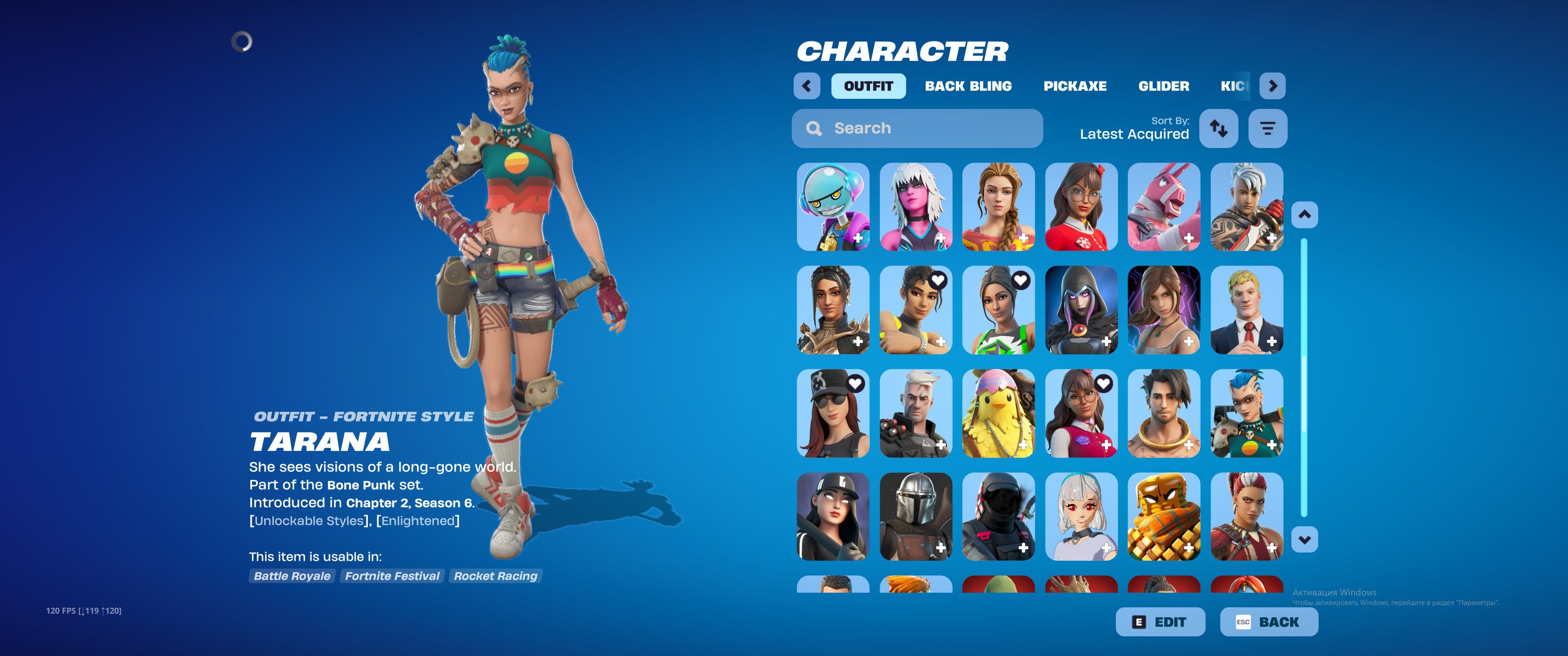
Task: Pick the Tarana blue mohawk outfit tile
Action: 1247,413
